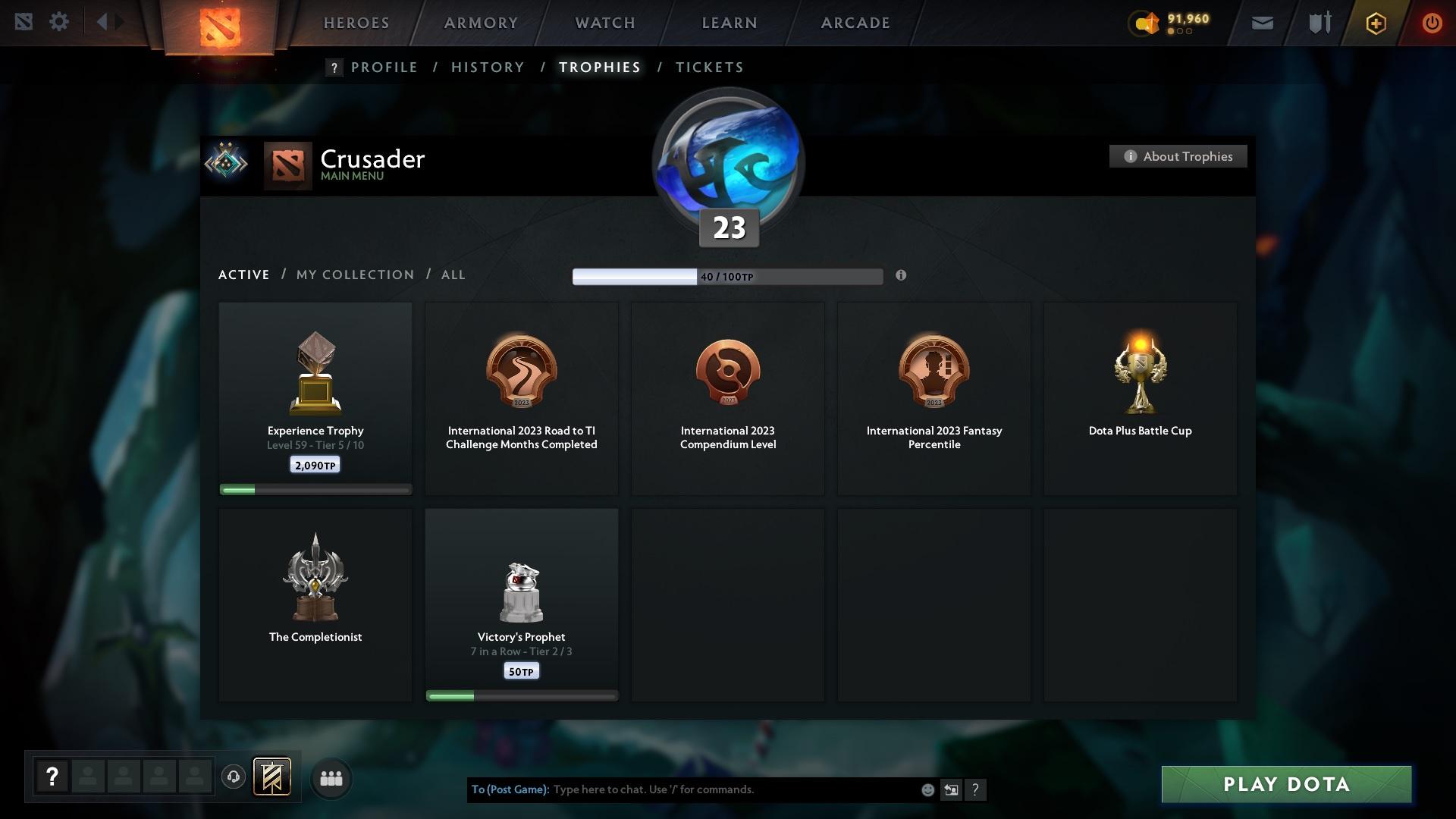Click the power exit icon top right
The image size is (1456, 819).
pos(1432,22)
